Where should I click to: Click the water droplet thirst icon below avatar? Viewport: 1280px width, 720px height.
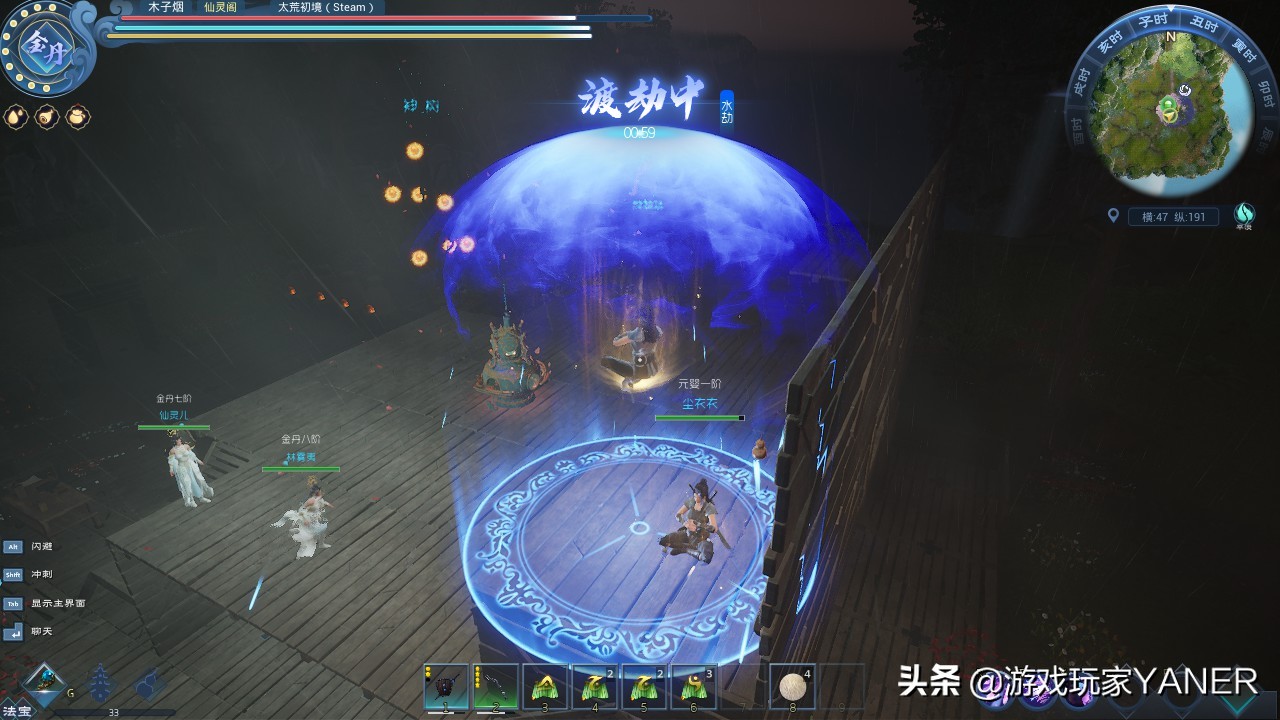pos(16,117)
